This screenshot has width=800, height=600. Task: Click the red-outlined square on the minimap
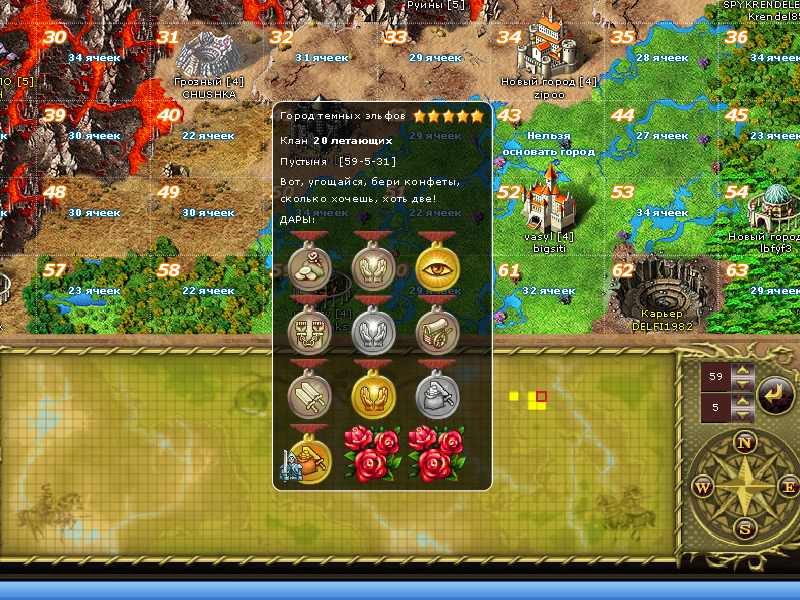(541, 397)
